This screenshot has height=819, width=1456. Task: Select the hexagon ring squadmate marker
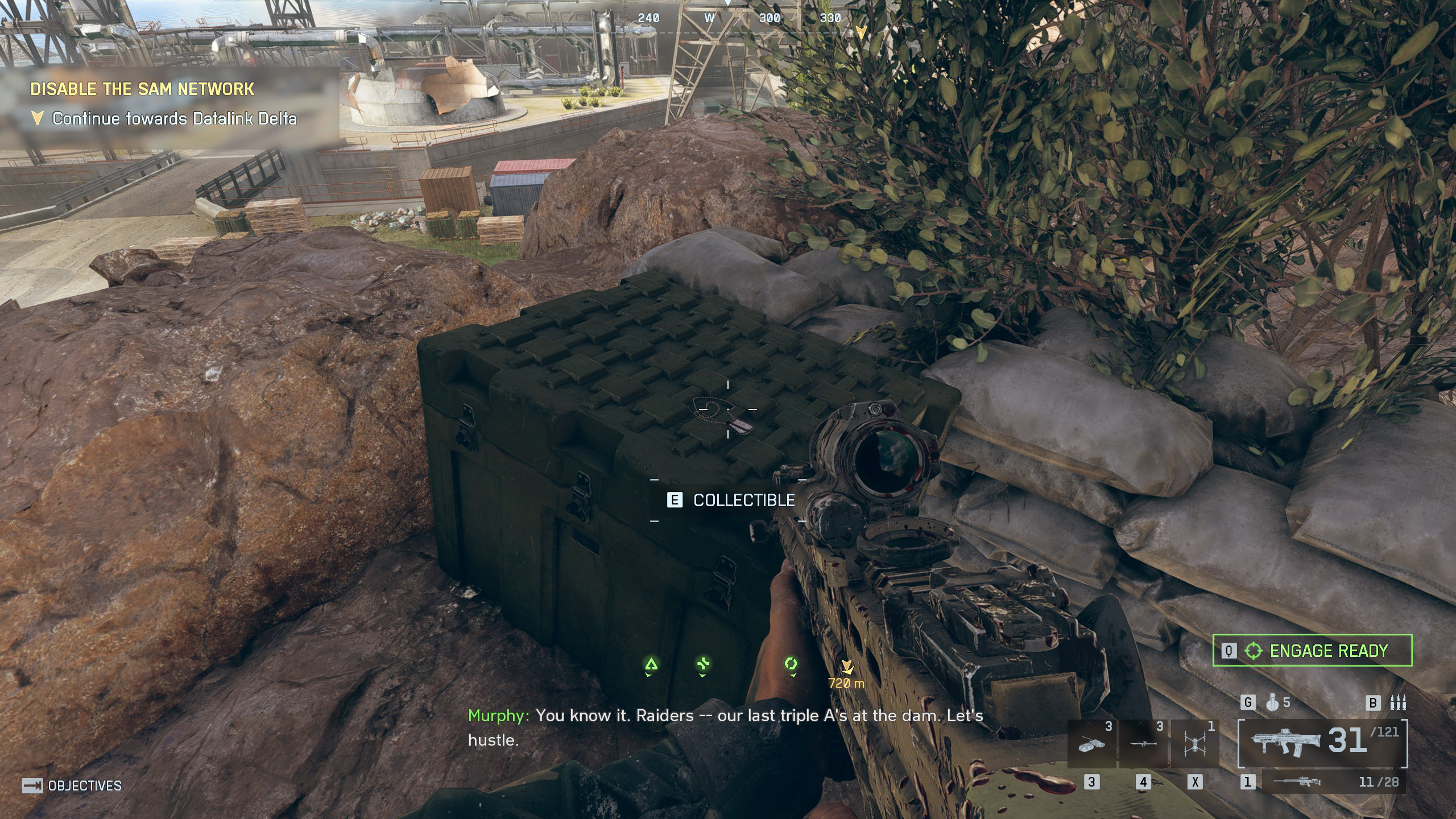(x=791, y=664)
